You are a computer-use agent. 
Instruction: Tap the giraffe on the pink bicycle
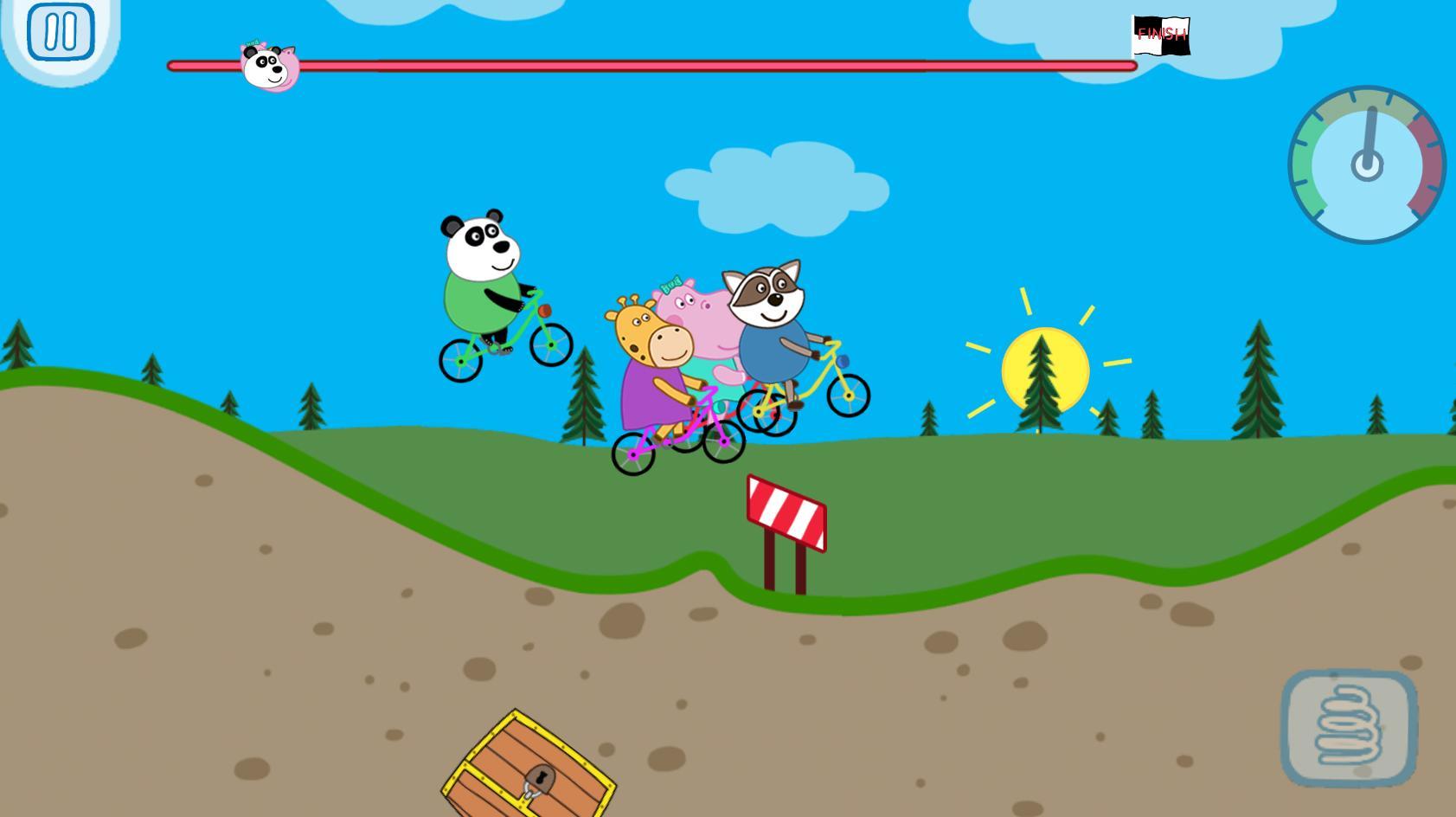[655, 363]
